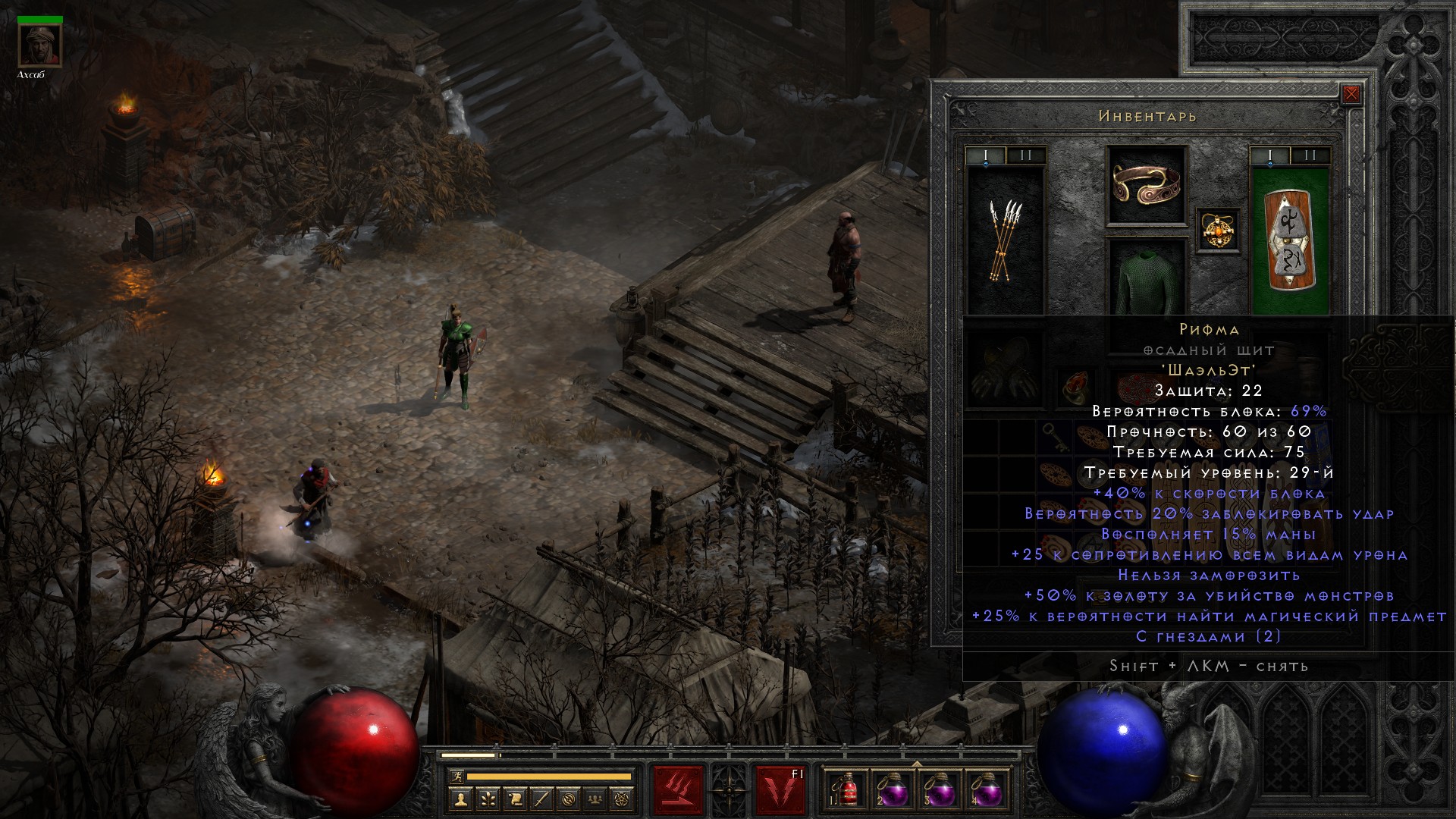
Task: Expand the belt with the small arrow
Action: pyautogui.click(x=917, y=764)
